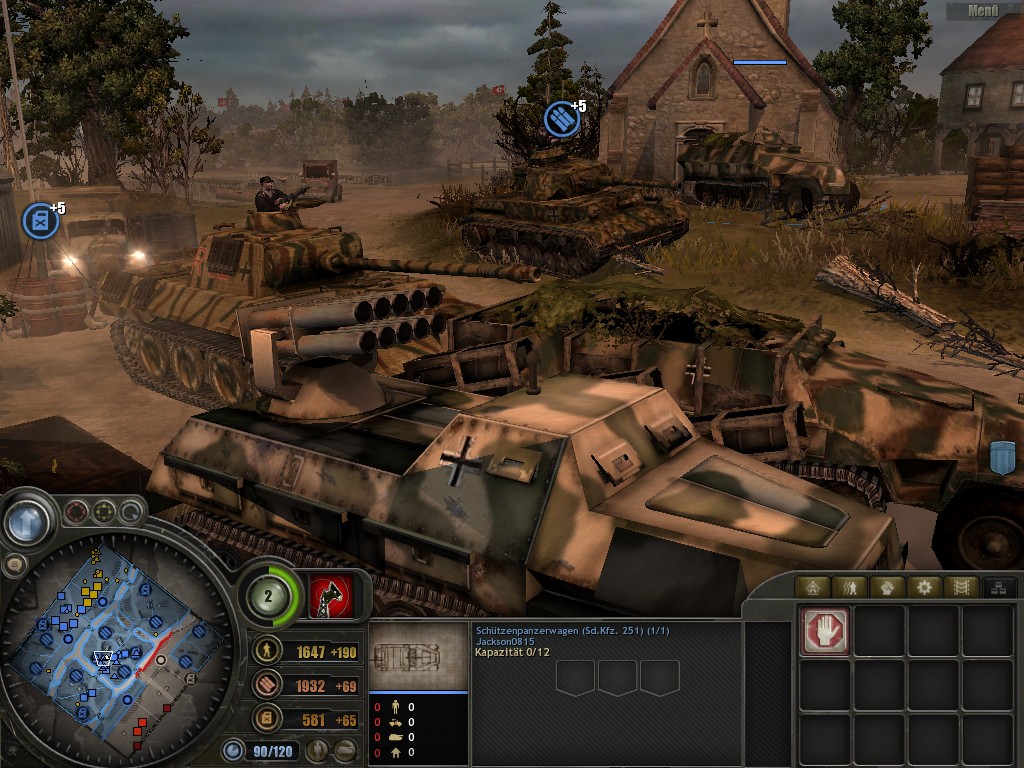This screenshot has width=1024, height=768.
Task: Click the Schützenpanzerwagen unit portrait
Action: point(405,656)
